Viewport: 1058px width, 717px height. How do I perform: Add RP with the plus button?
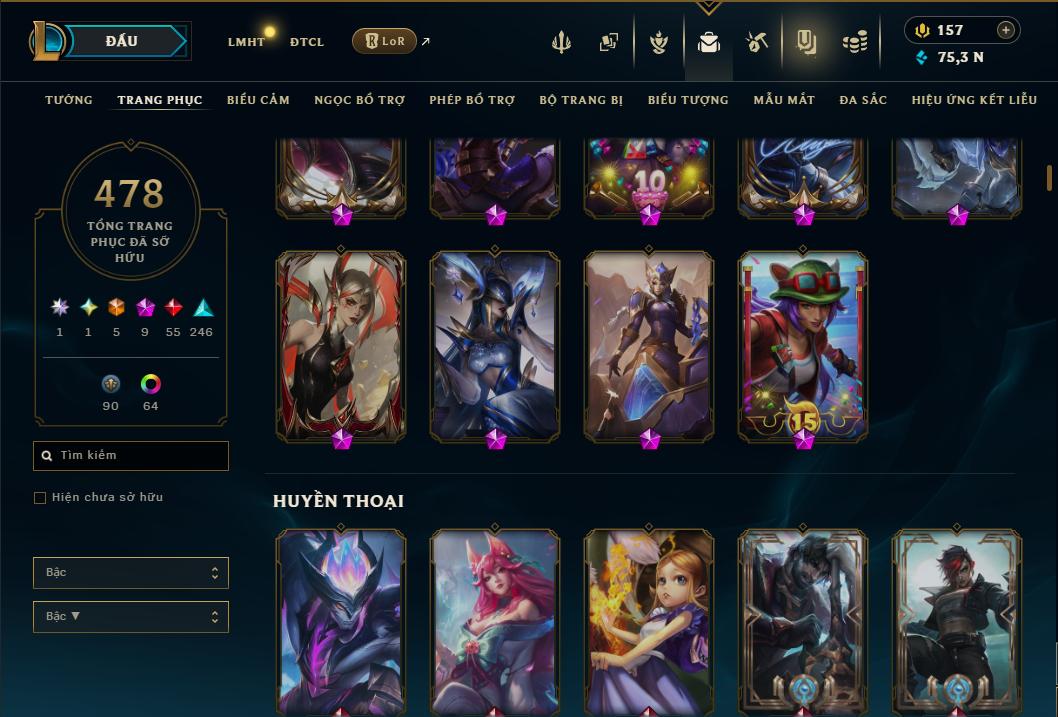[1006, 30]
